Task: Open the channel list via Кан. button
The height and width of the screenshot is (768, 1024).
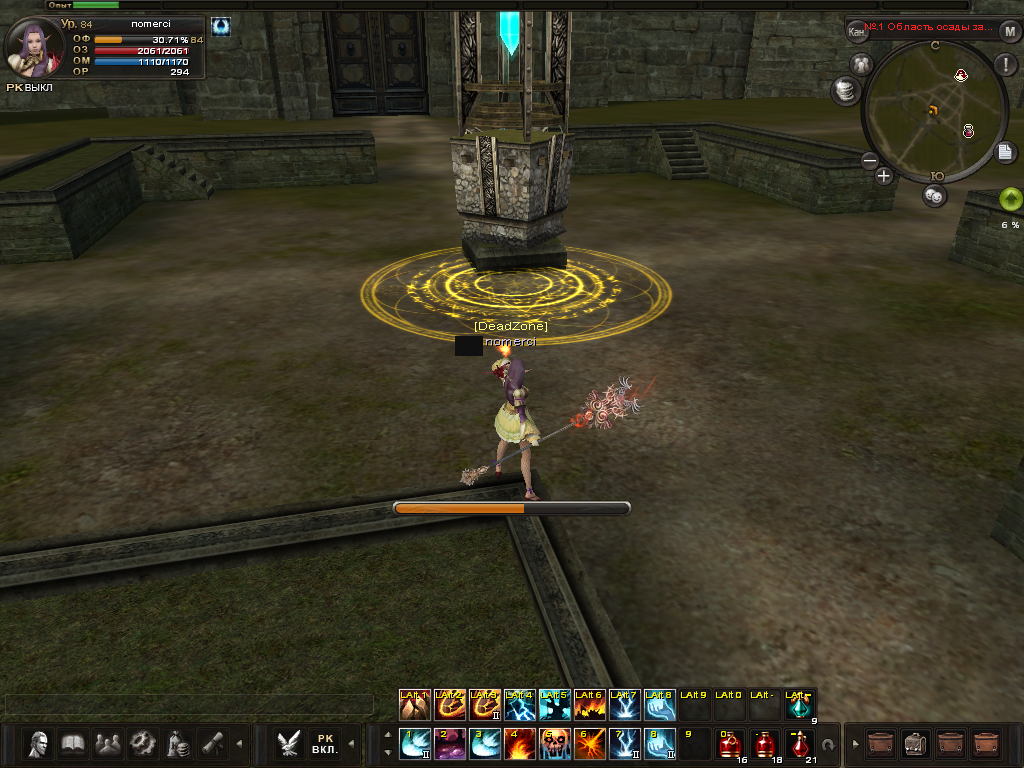Action: coord(857,32)
